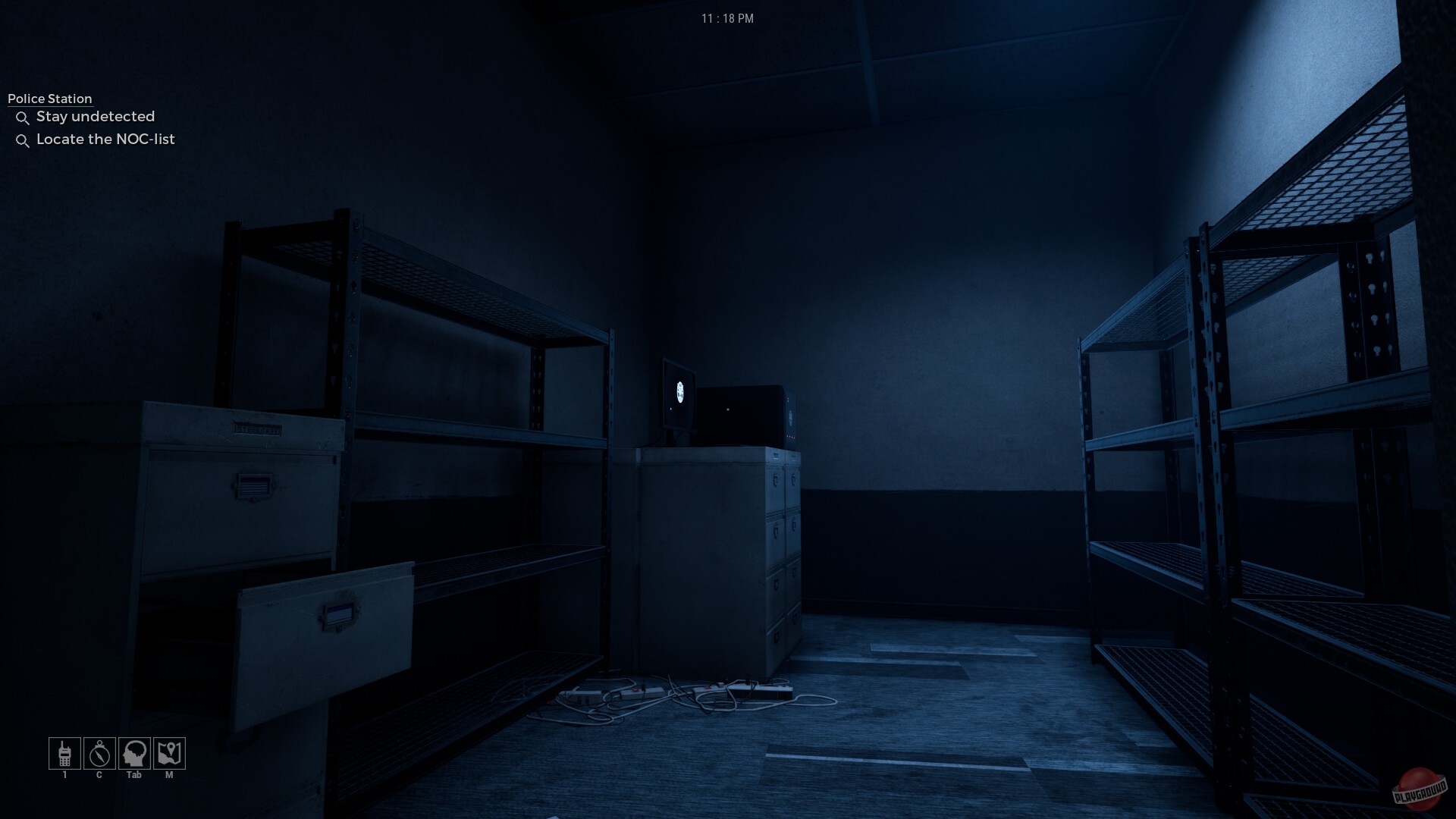Expand the Police Station objectives list
The width and height of the screenshot is (1456, 819).
[x=49, y=99]
